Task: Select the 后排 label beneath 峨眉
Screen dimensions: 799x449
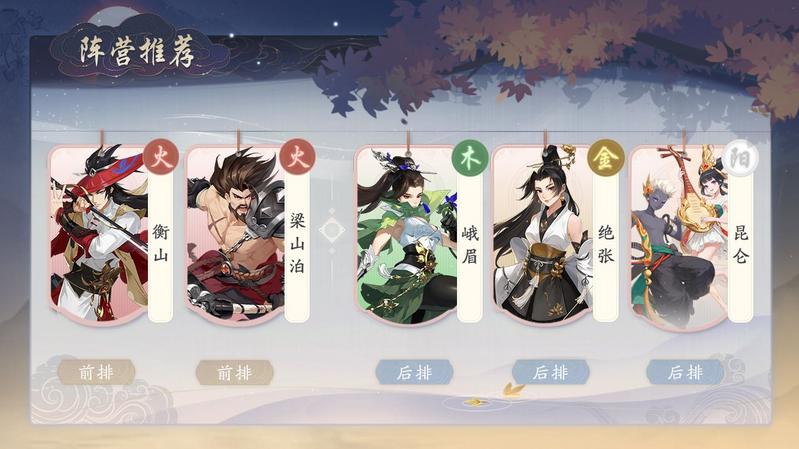Action: pos(414,372)
